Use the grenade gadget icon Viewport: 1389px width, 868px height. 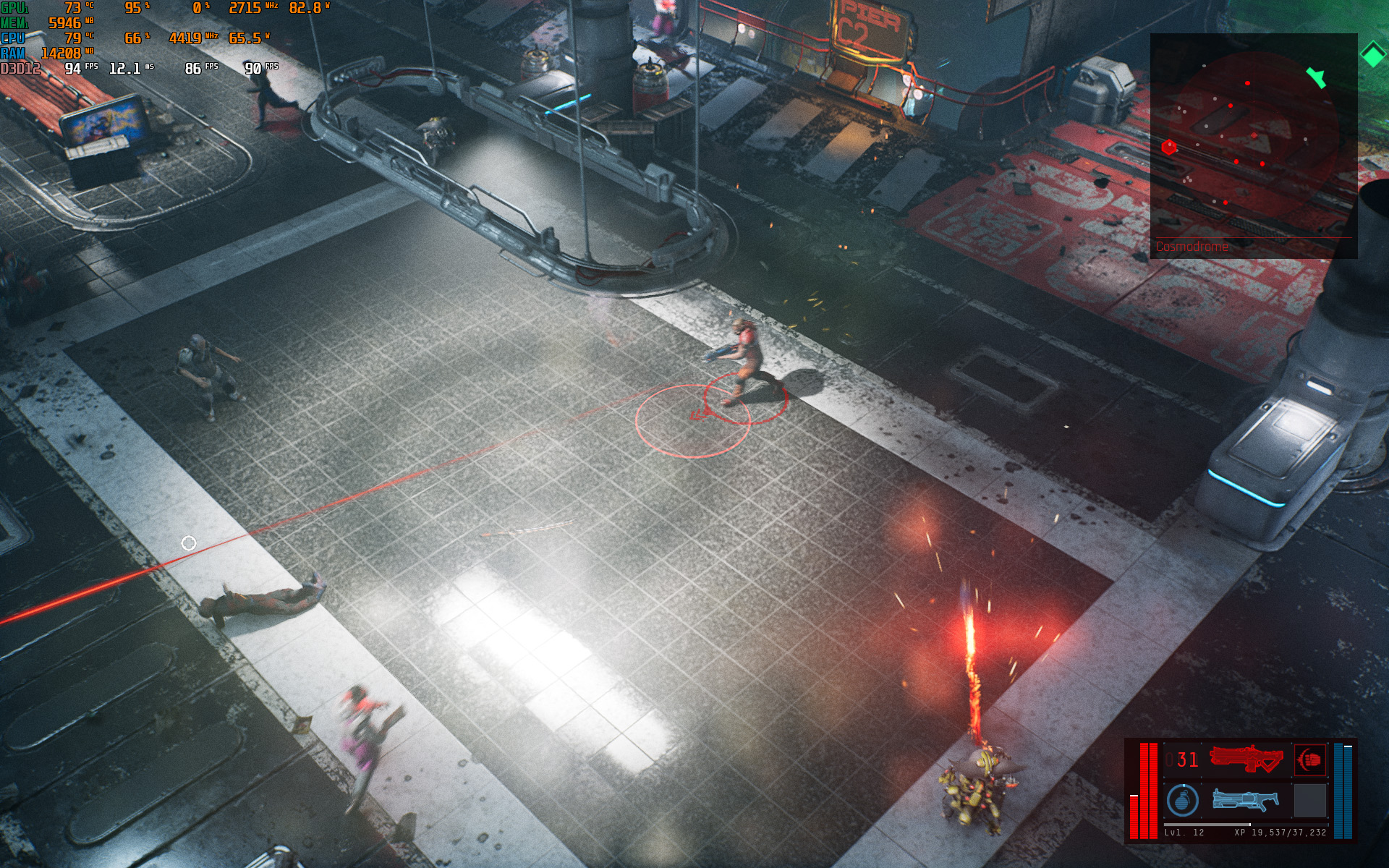(1182, 800)
